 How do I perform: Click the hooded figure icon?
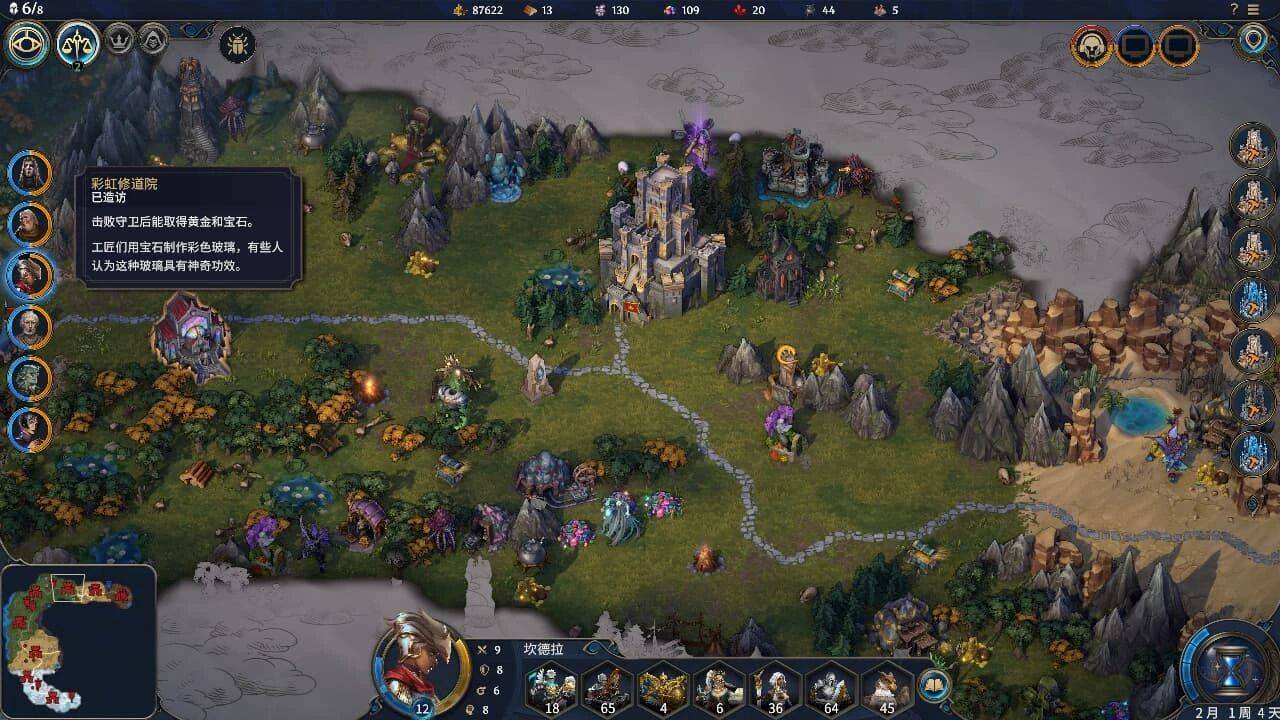click(152, 41)
